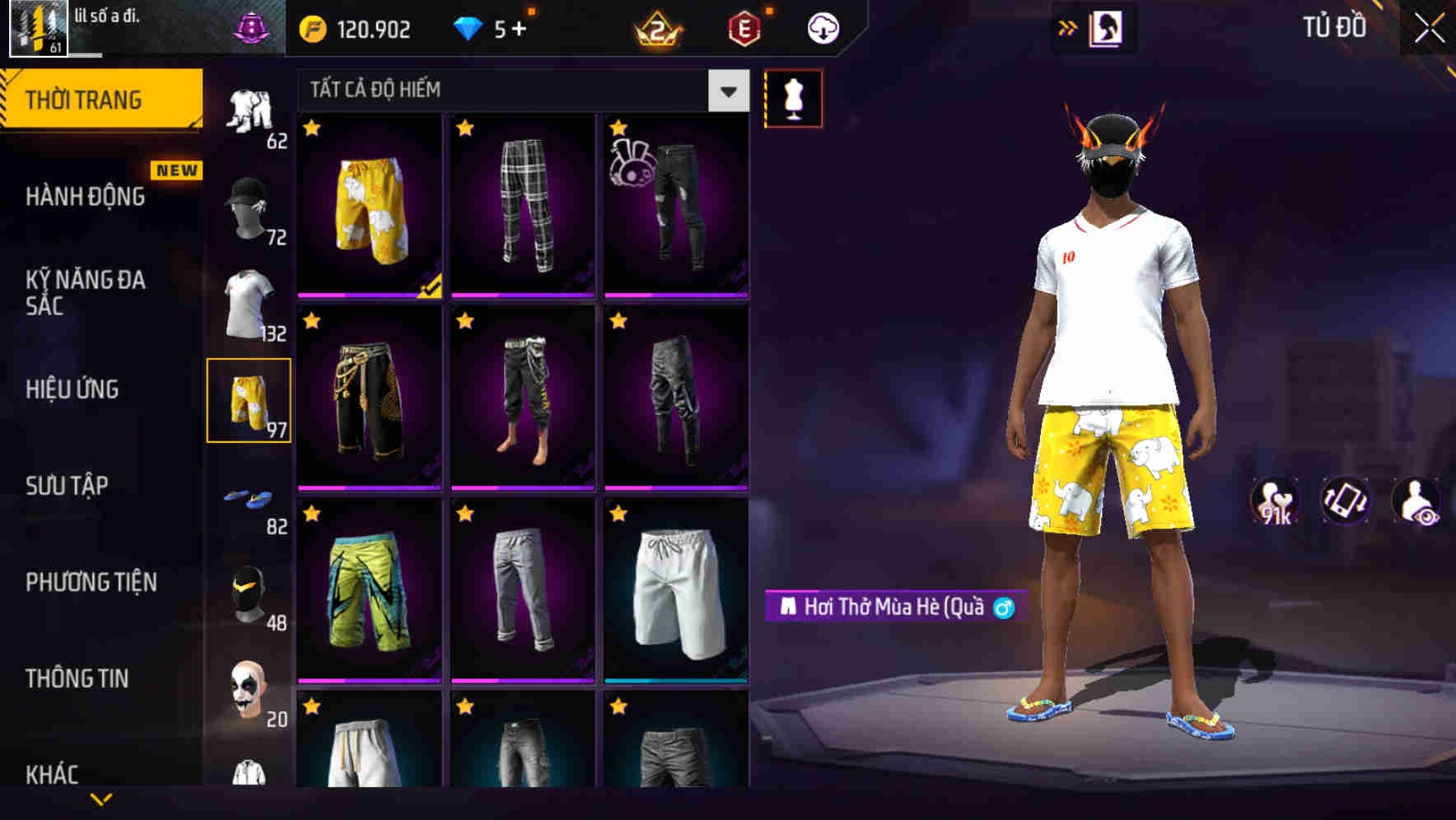Toggle favorite star on white drawstring shorts
Viewport: 1456px width, 820px height.
coord(618,514)
